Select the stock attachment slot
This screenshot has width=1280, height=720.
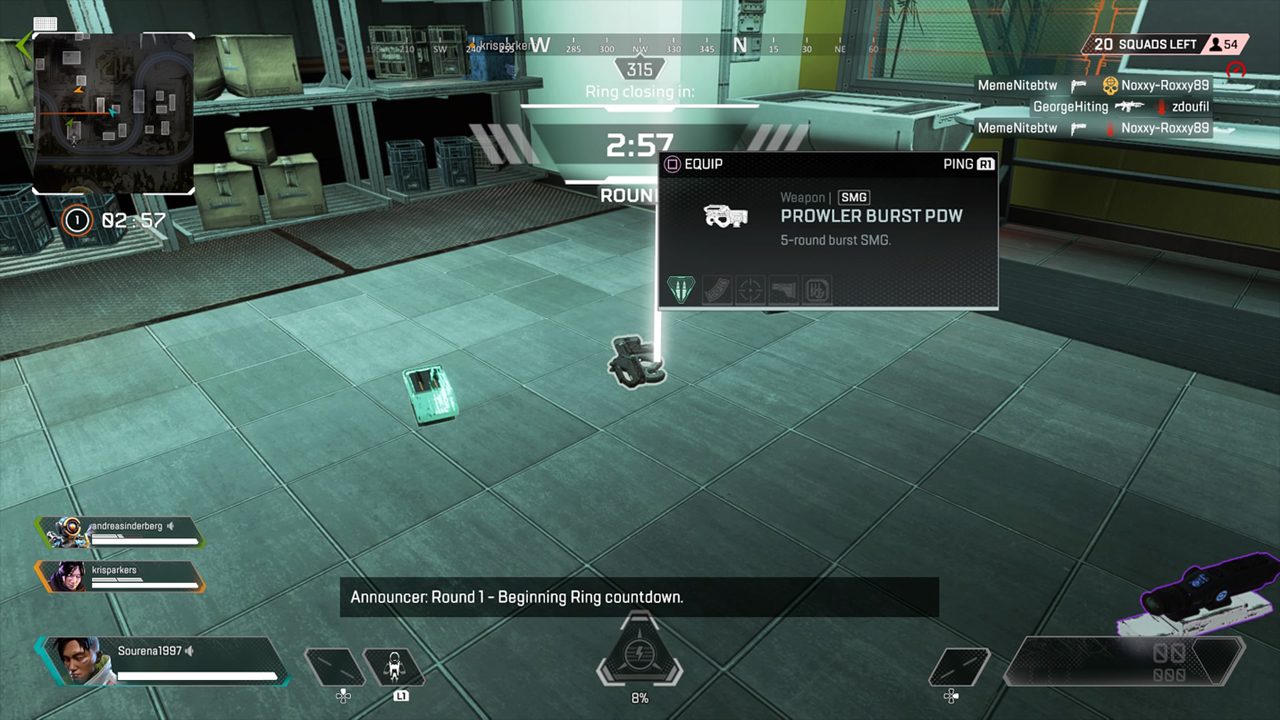pyautogui.click(x=784, y=290)
